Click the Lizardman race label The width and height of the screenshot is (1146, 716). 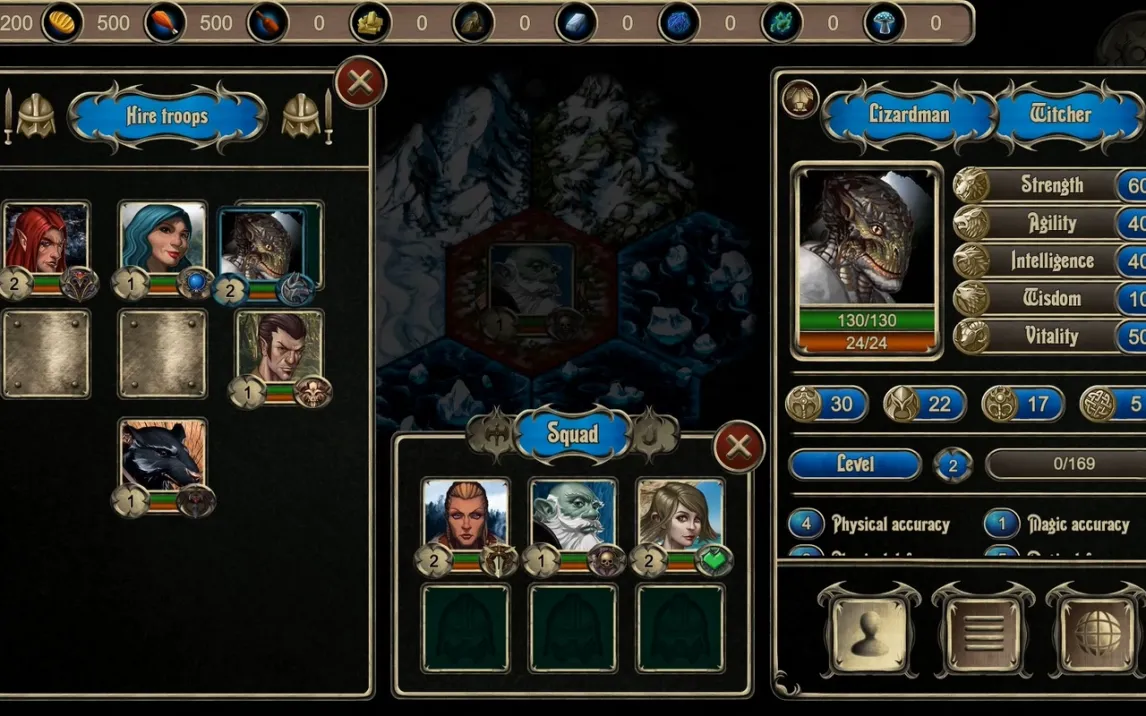909,115
